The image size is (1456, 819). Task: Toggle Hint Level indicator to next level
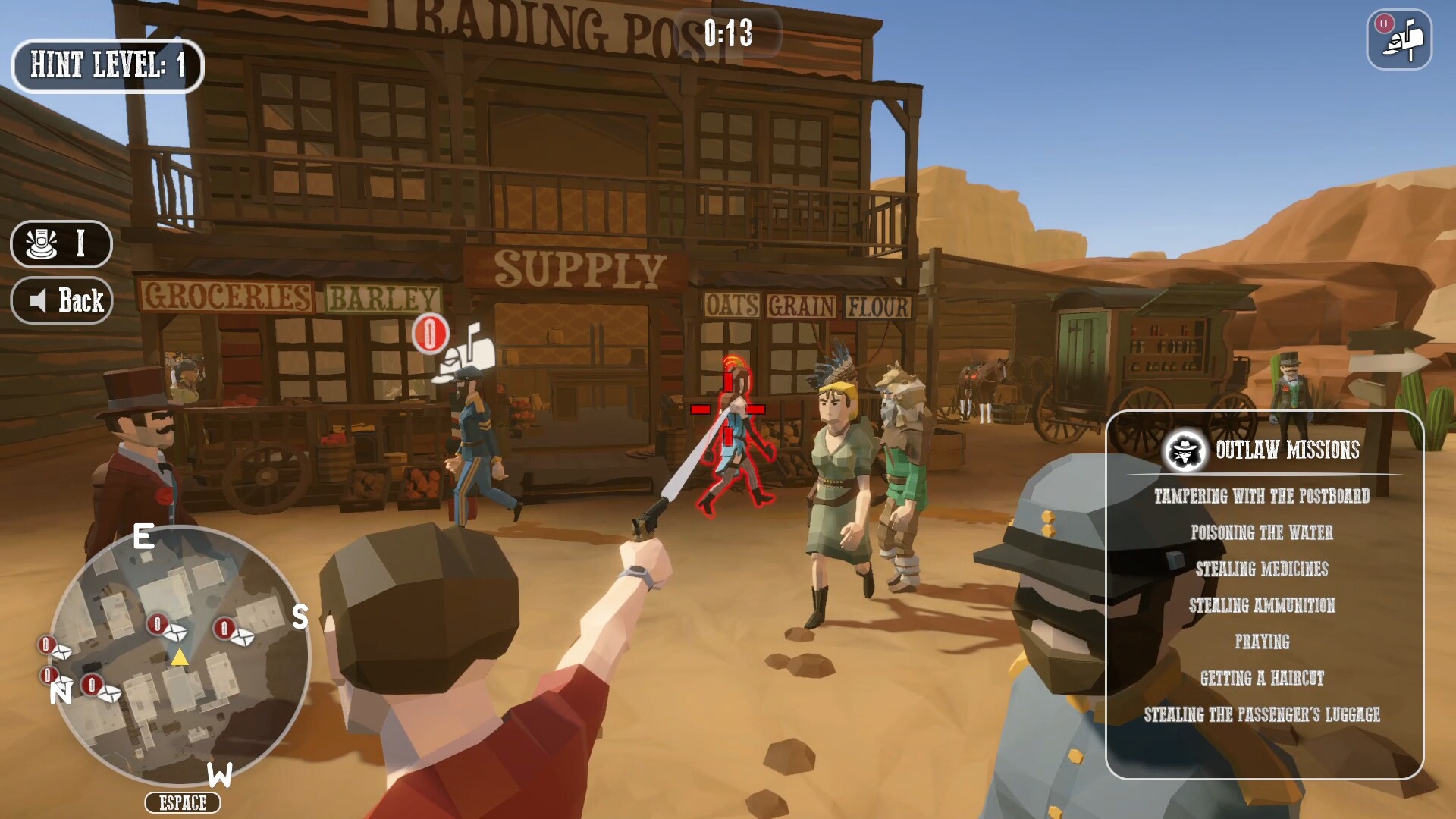[107, 65]
